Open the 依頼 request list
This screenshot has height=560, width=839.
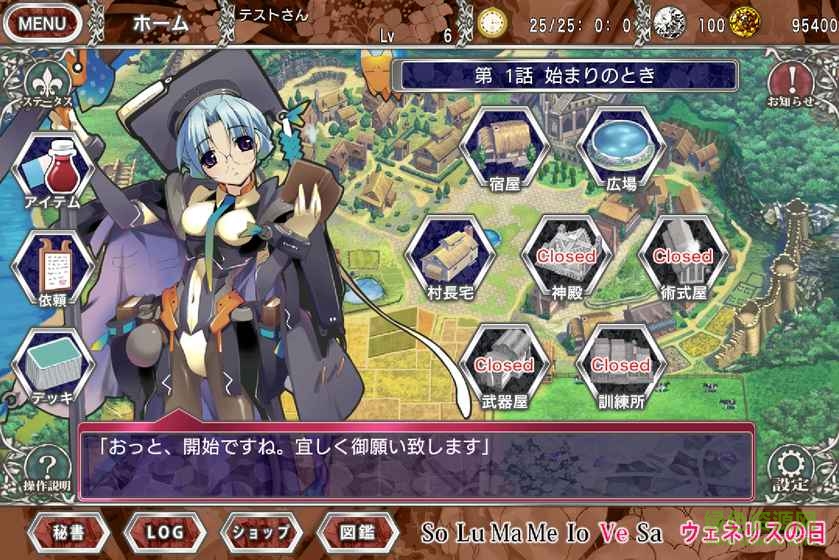52,265
